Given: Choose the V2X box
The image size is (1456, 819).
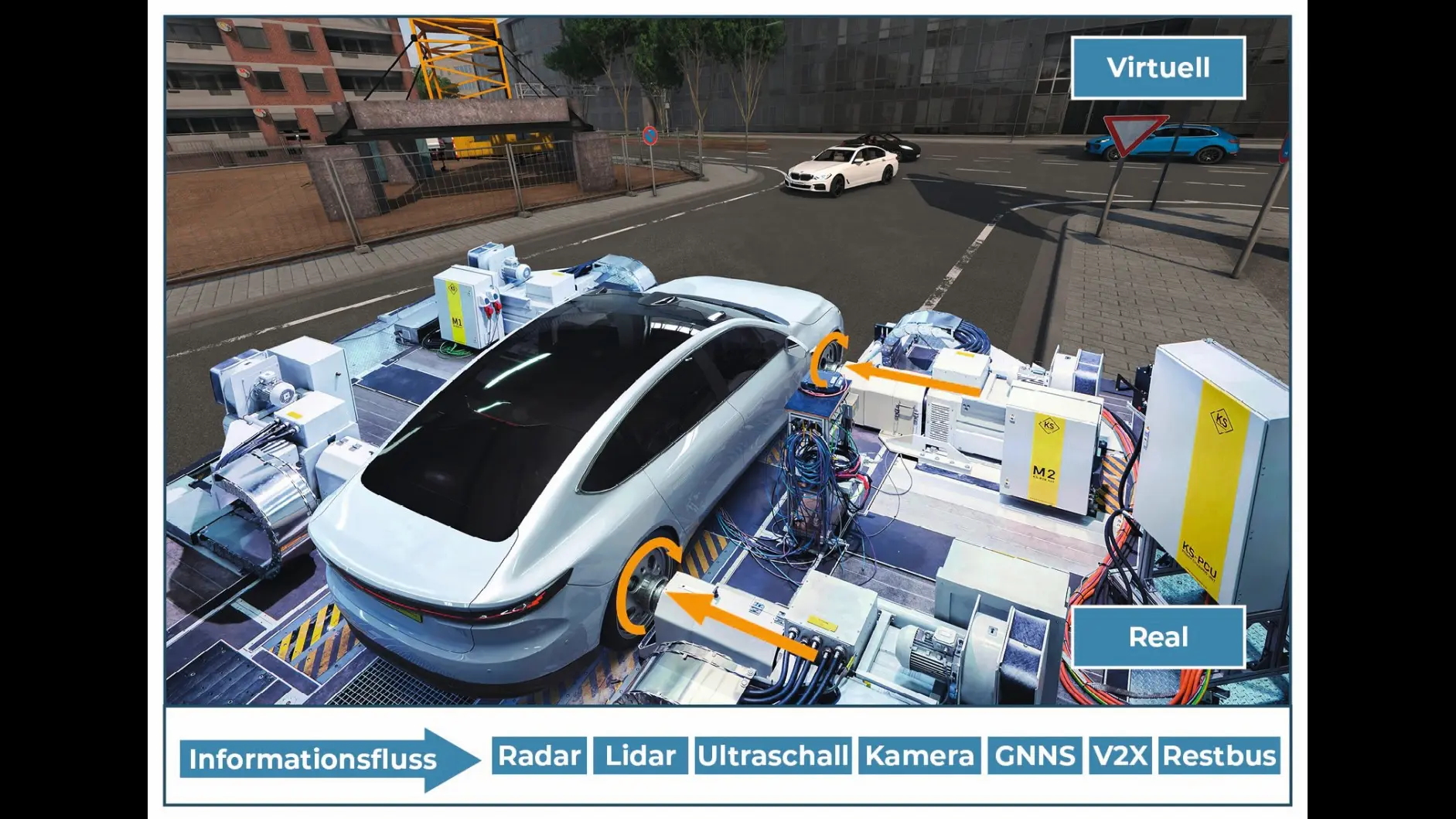Looking at the screenshot, I should point(1120,756).
